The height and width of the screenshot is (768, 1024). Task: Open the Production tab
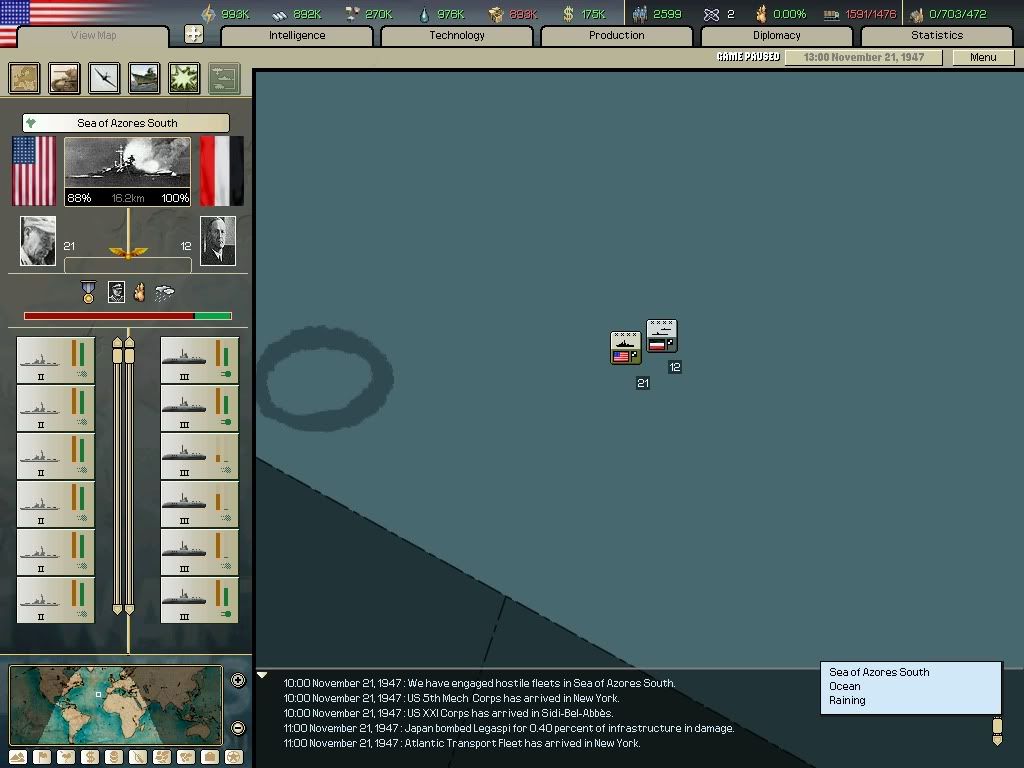(616, 36)
